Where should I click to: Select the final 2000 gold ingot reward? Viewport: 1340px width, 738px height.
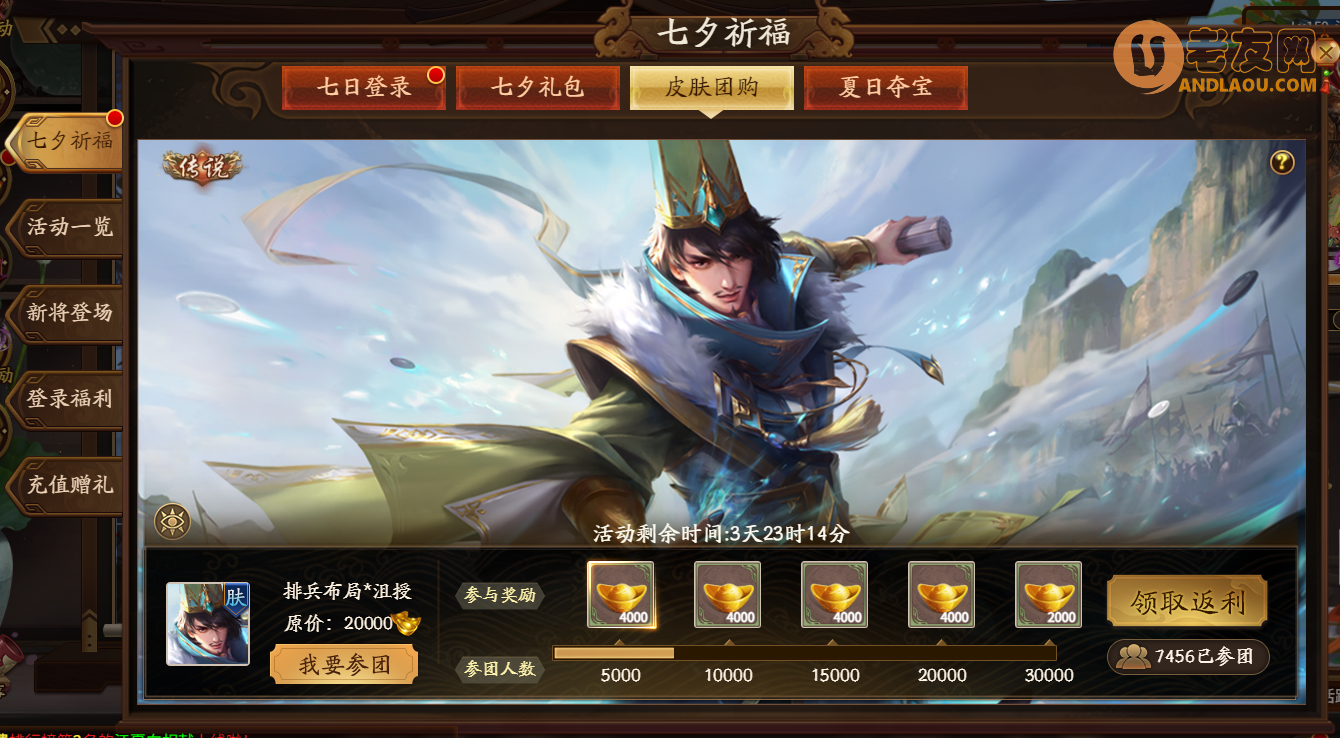(1048, 595)
